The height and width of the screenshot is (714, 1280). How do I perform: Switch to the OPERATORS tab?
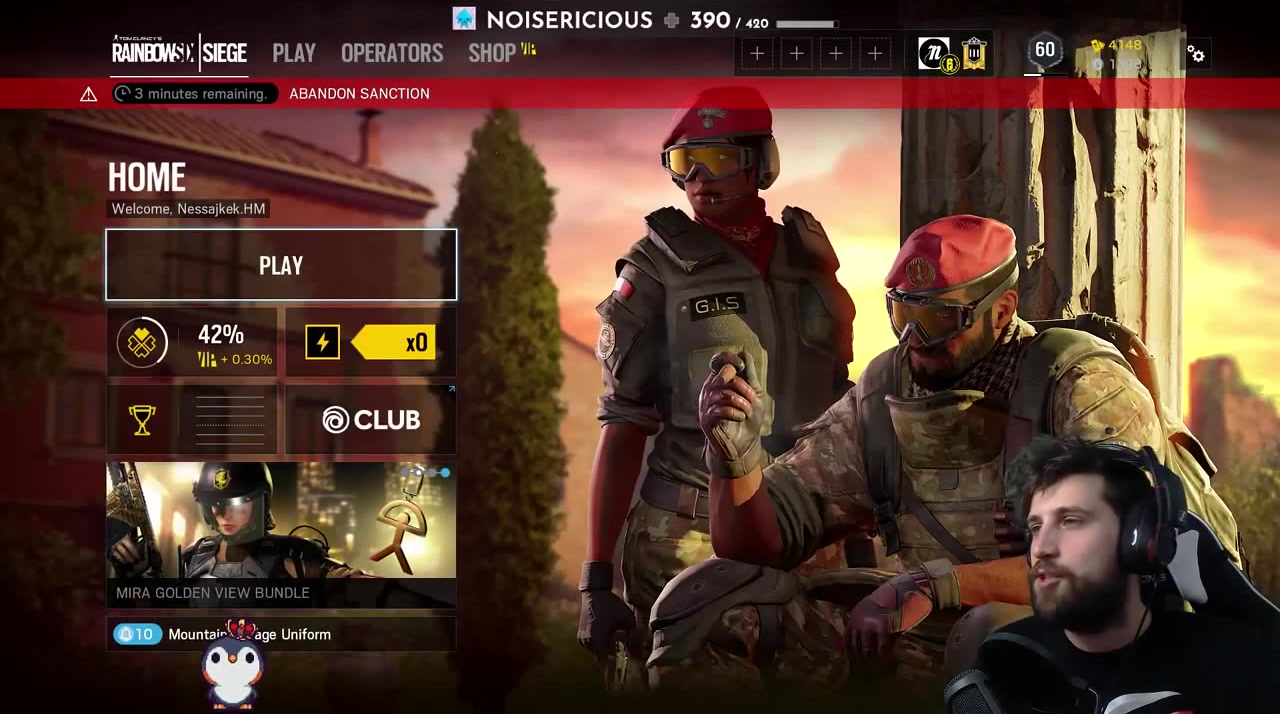tap(391, 53)
